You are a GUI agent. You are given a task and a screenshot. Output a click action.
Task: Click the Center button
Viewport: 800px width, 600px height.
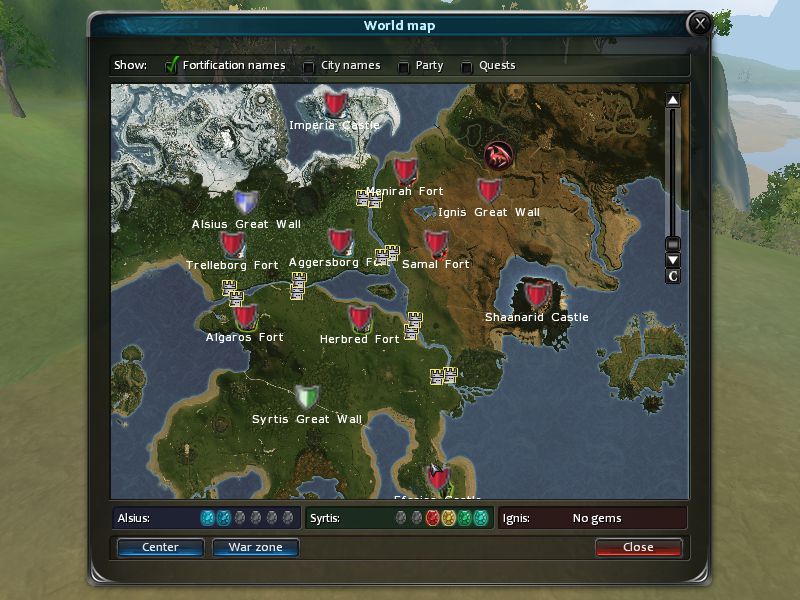(160, 547)
